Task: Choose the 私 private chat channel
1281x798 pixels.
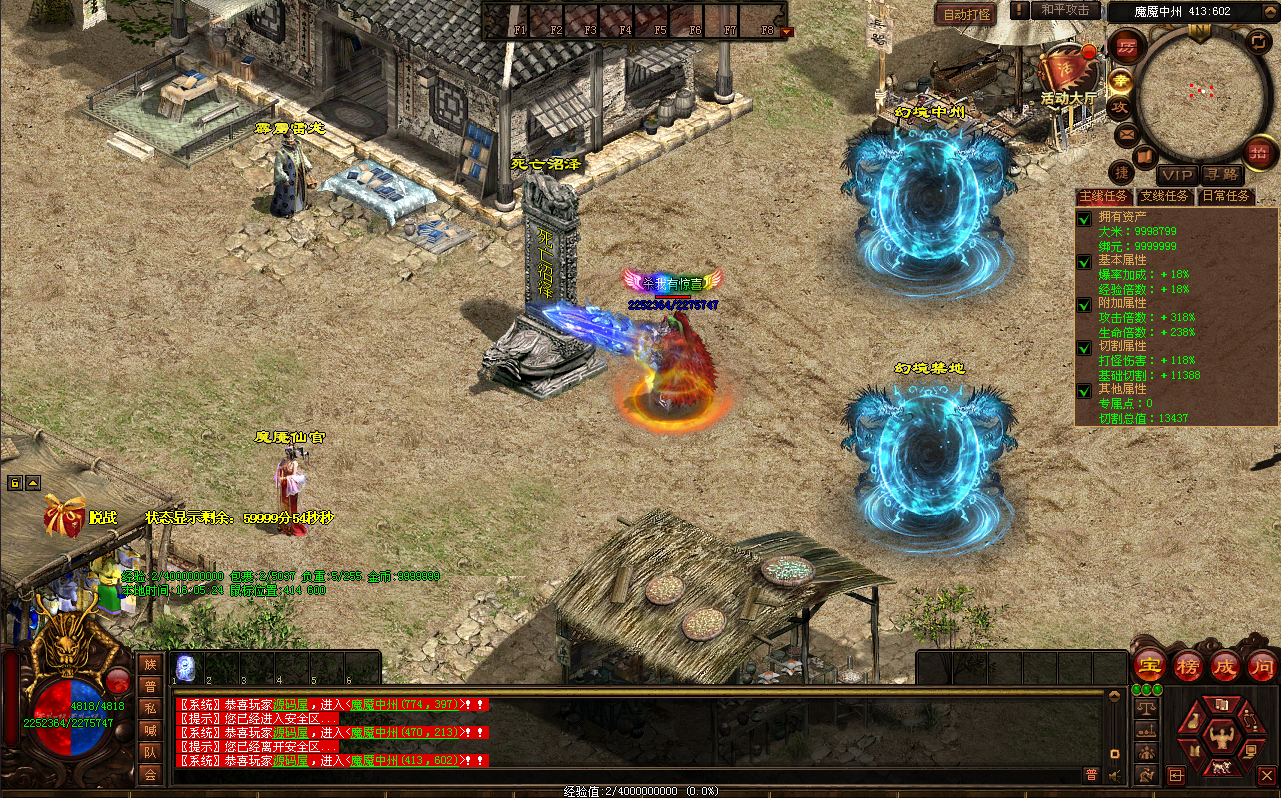Action: (150, 708)
